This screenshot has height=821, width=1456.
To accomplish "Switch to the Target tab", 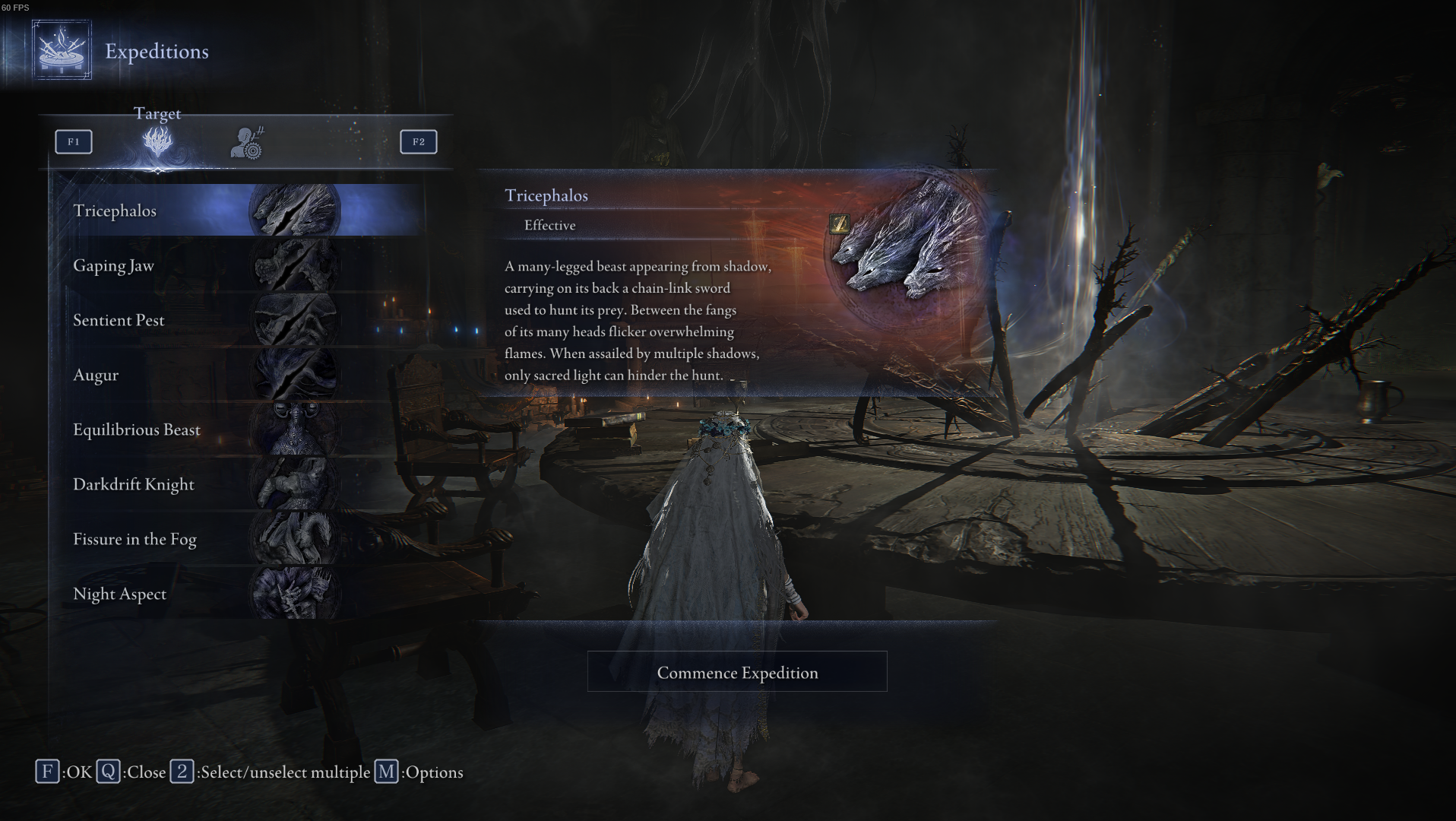I will pyautogui.click(x=157, y=141).
